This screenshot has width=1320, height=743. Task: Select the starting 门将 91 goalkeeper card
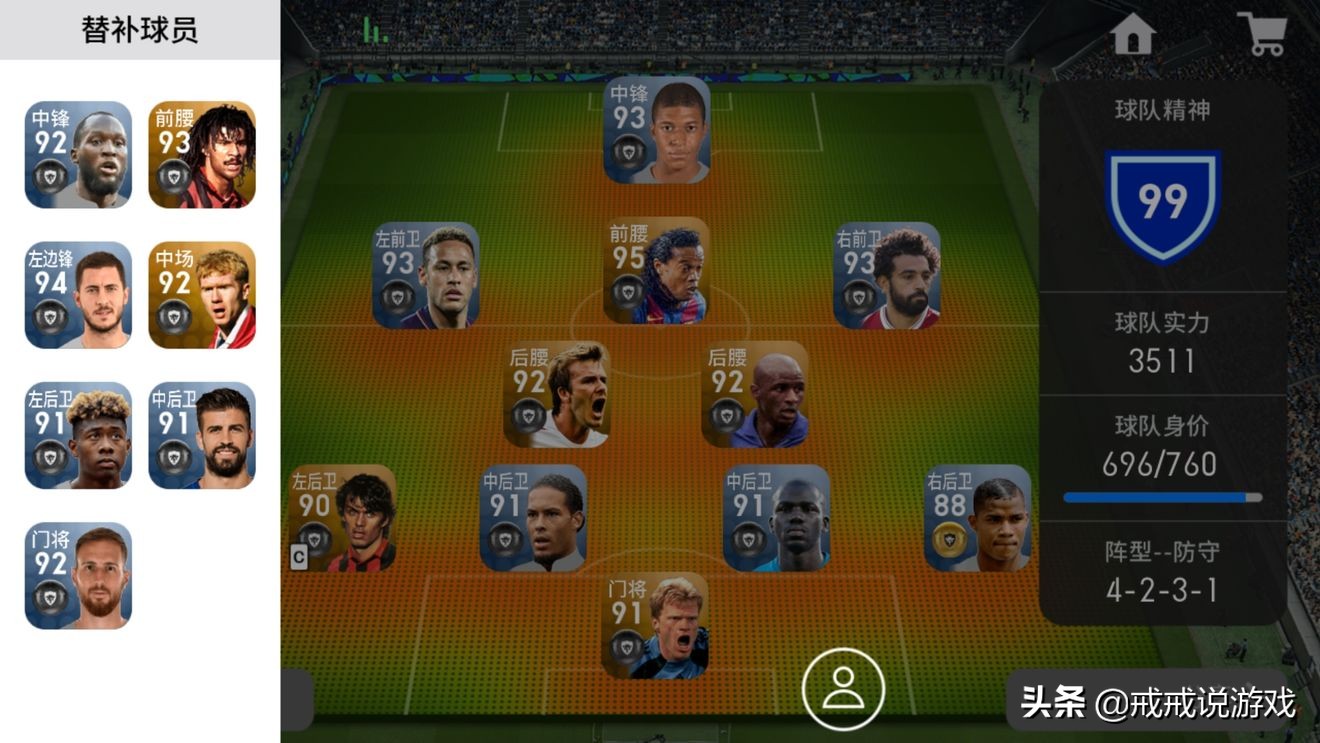click(x=655, y=625)
